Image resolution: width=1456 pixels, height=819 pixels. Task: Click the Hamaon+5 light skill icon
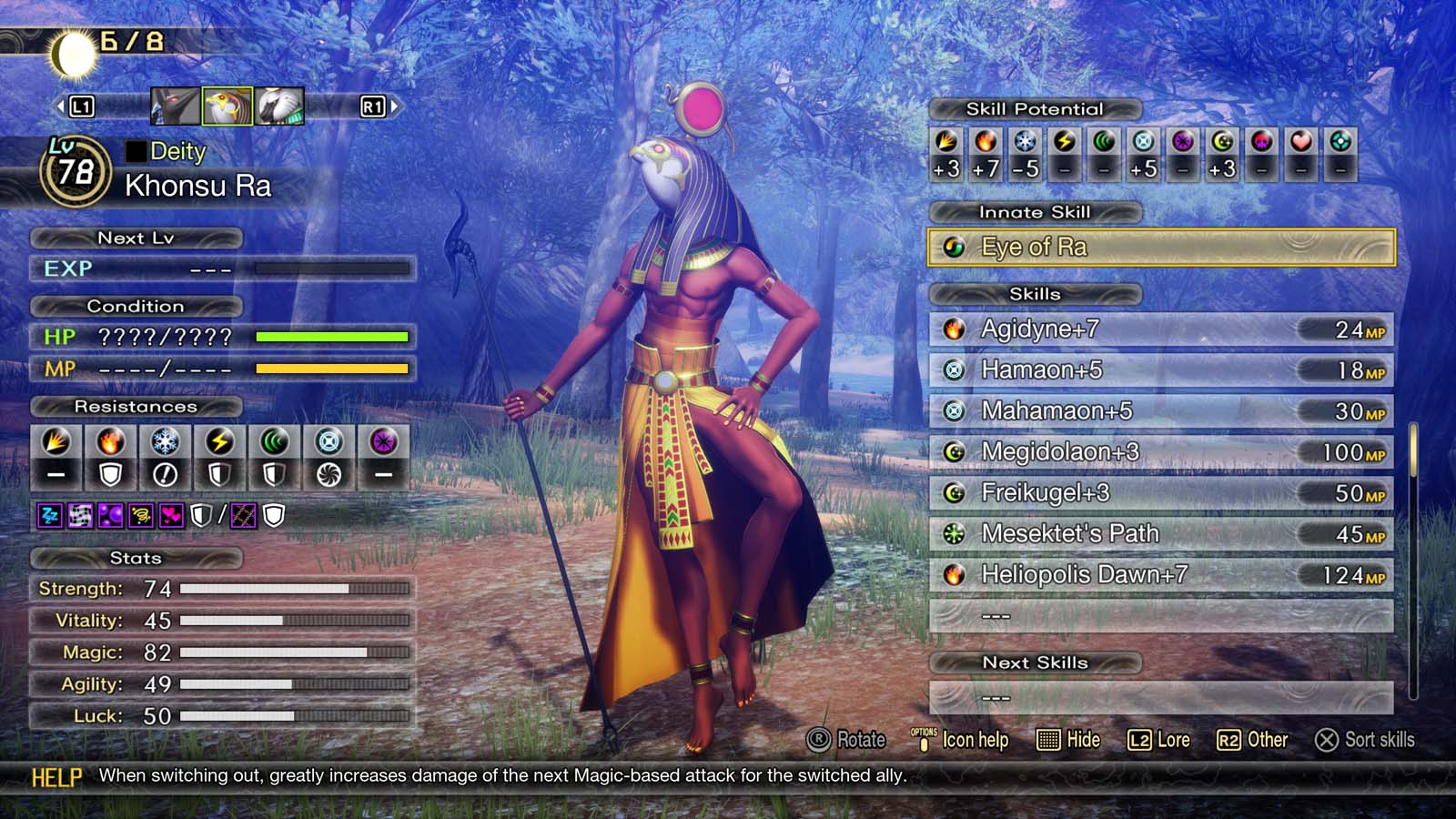tap(953, 370)
